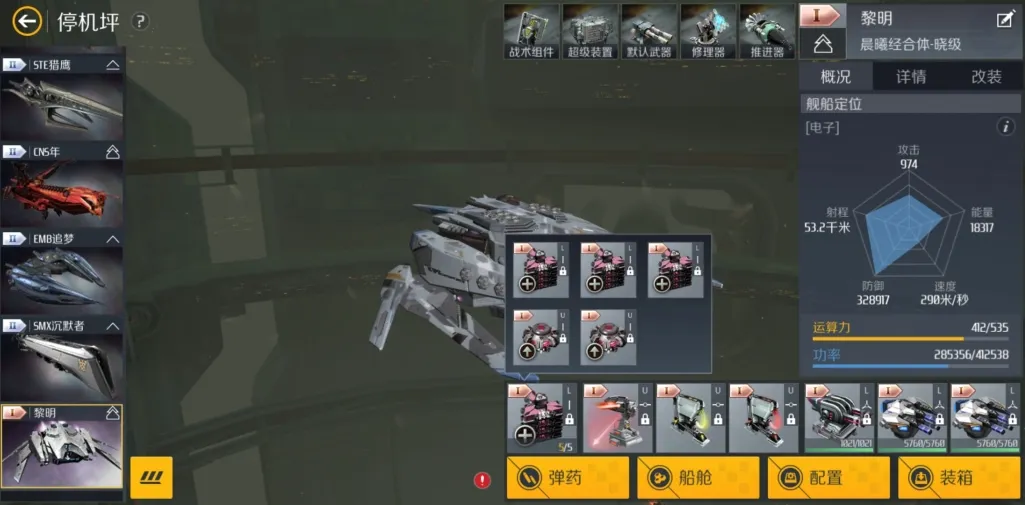Screen dimensions: 1025x505
Task: Show ship role info via the i icon
Action: click(x=1007, y=127)
